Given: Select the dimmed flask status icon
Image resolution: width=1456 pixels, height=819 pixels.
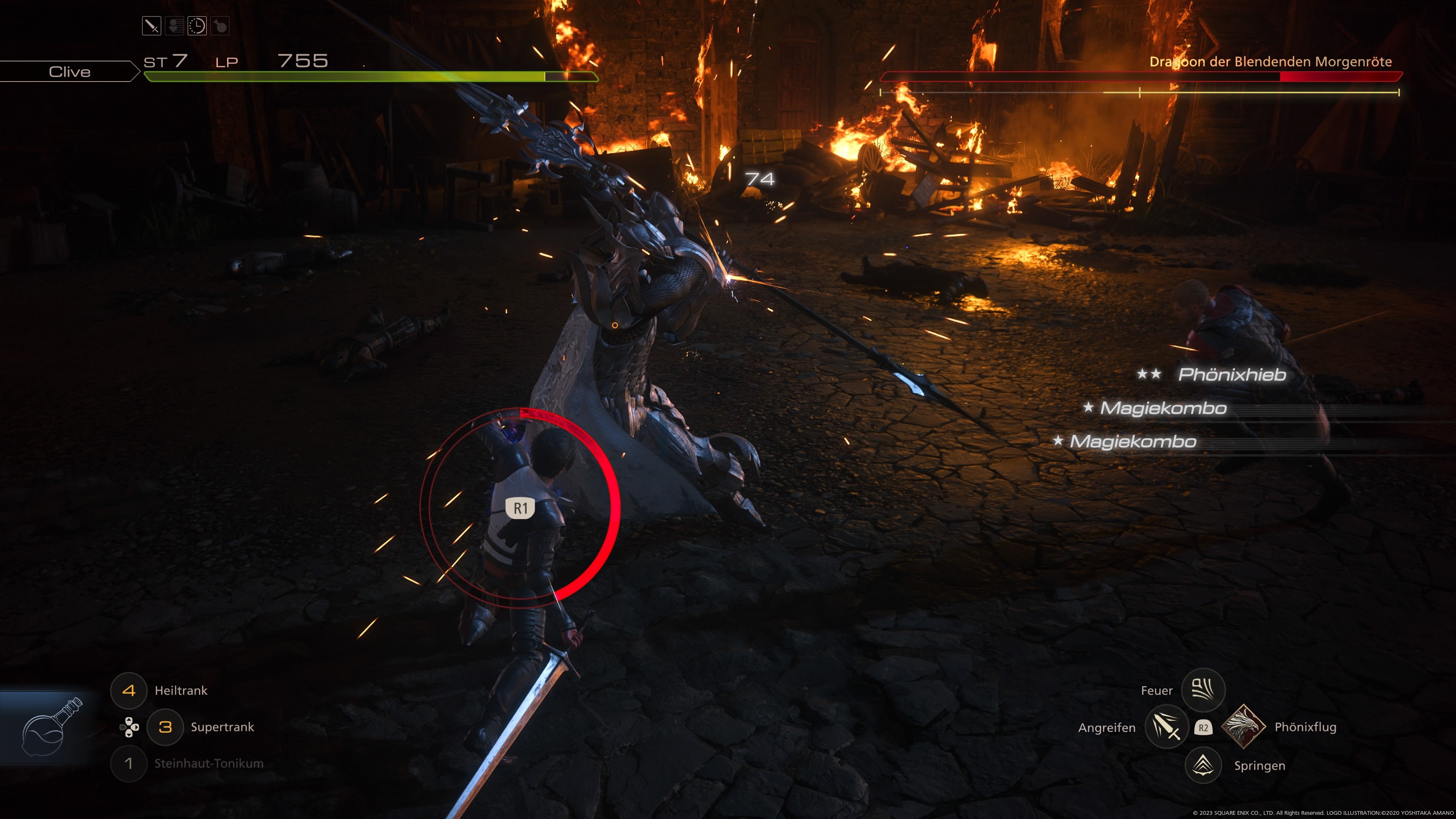Looking at the screenshot, I should click(x=220, y=26).
